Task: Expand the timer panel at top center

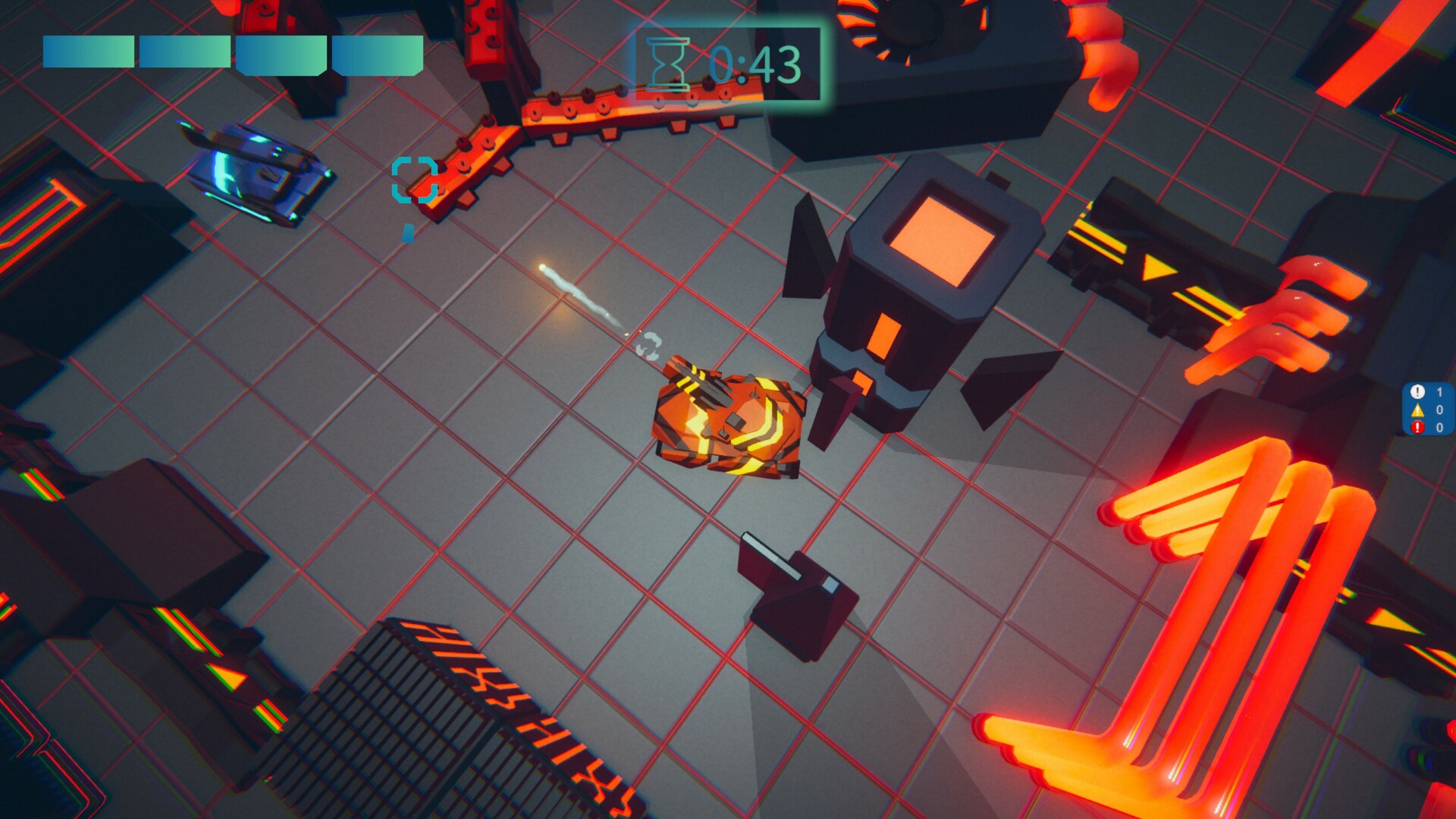Action: (728, 62)
